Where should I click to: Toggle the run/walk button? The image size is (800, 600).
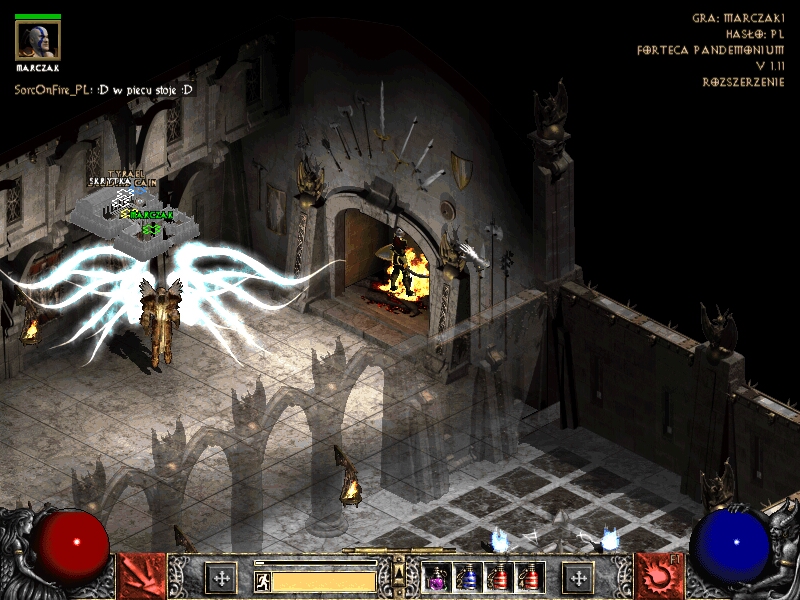click(x=262, y=579)
